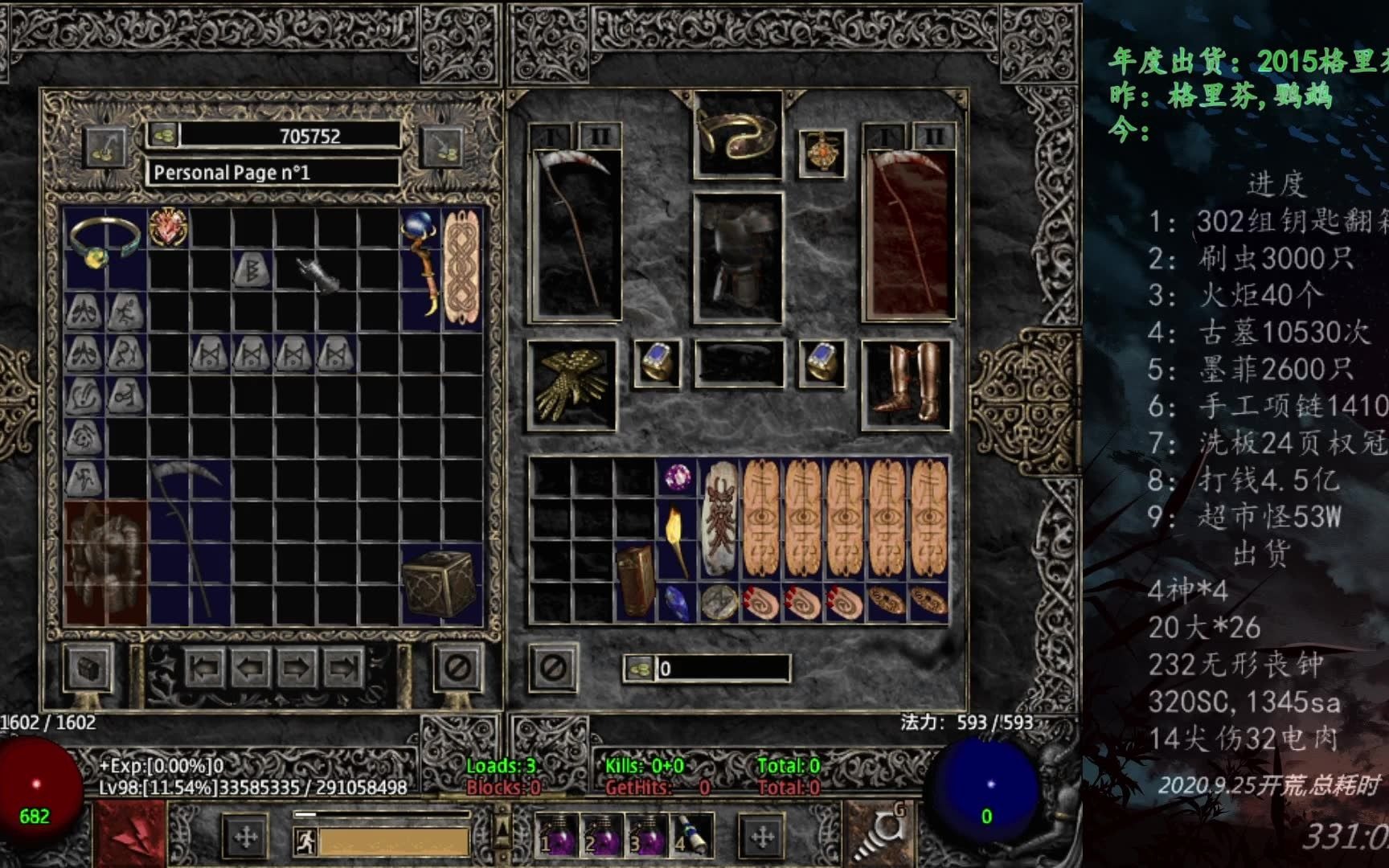Click the equipped body armor slot
Image resolution: width=1389 pixels, height=868 pixels.
[x=738, y=257]
